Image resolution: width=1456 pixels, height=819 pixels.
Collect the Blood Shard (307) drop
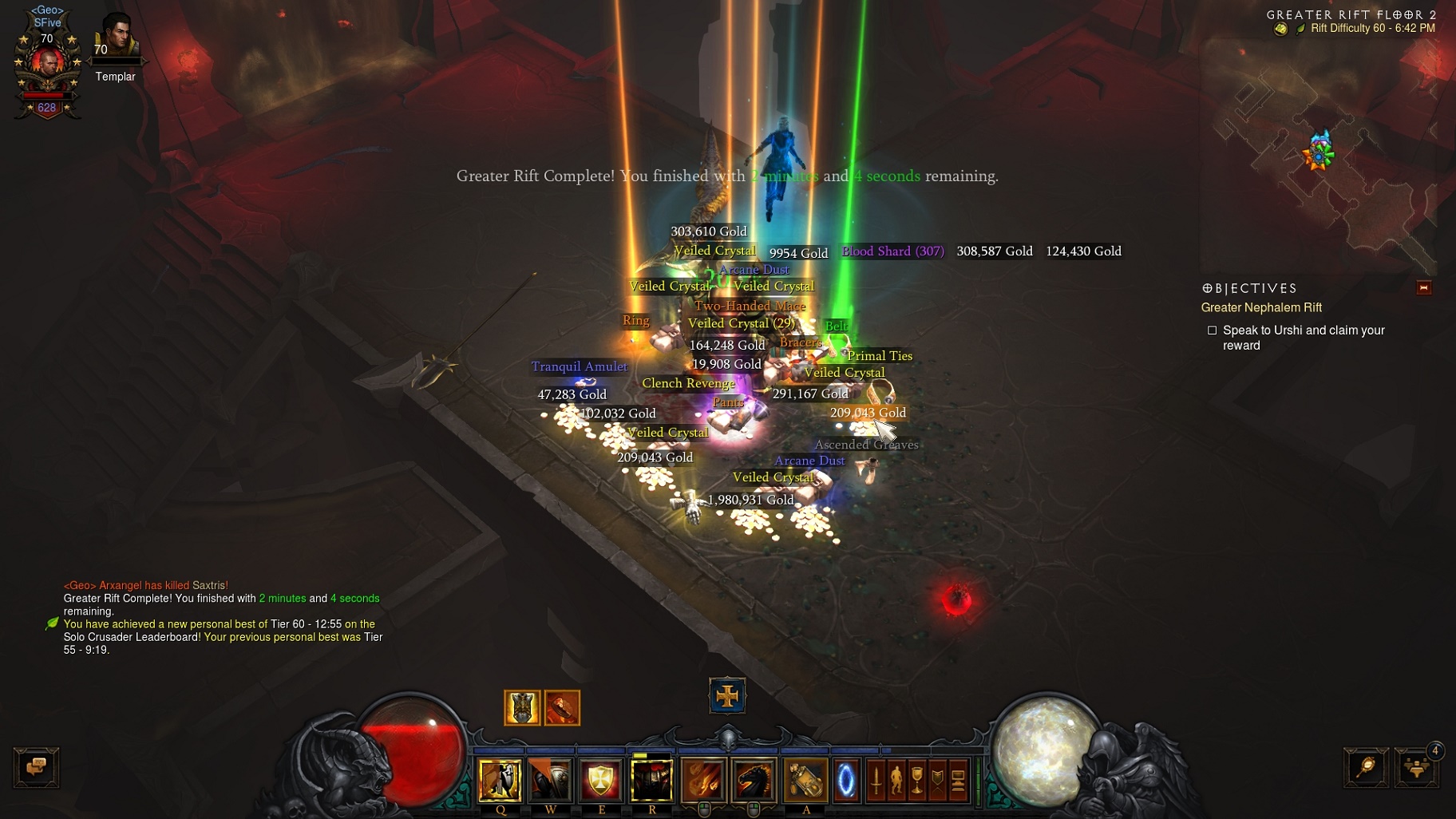click(892, 251)
